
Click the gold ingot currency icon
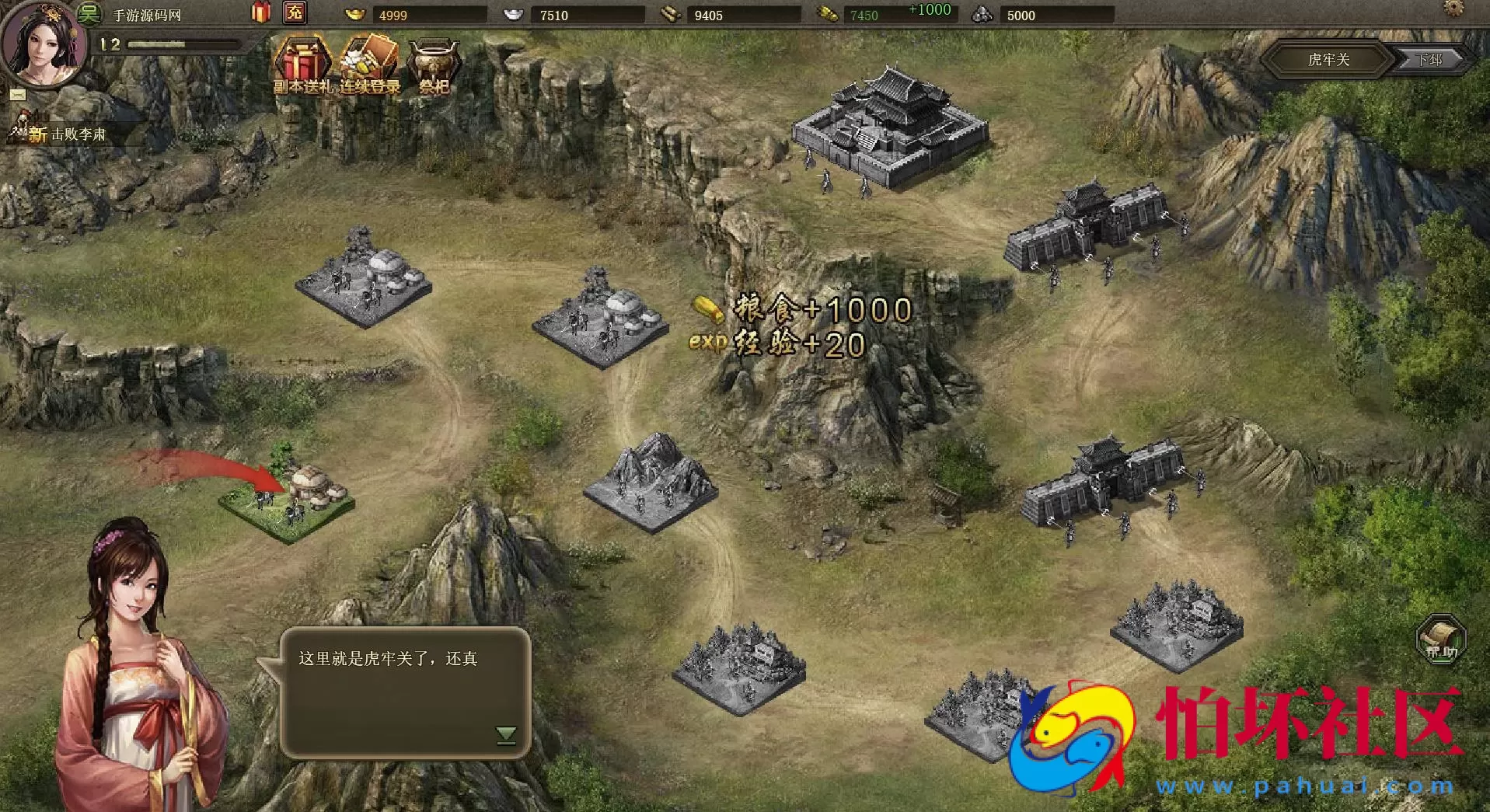[x=355, y=12]
